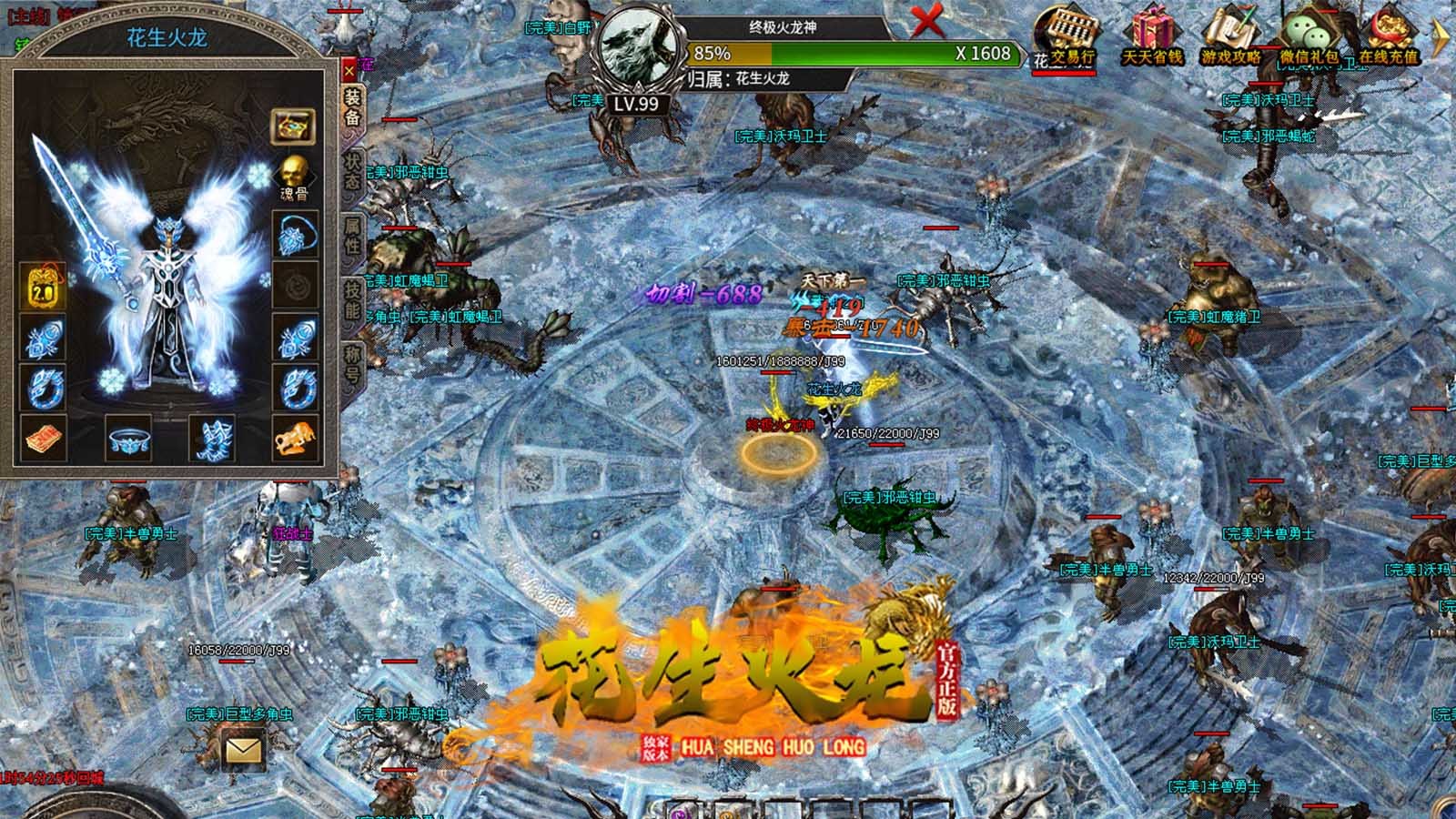Select the 装备 equipment tab
The image size is (1456, 819).
pos(352,106)
